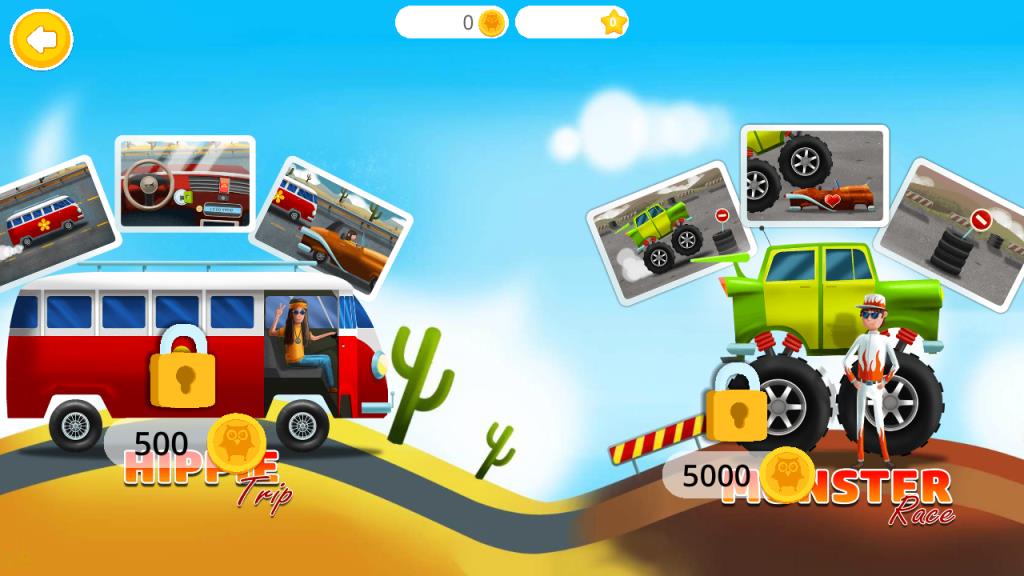Unlock Monster Race with the padlock

736,404
